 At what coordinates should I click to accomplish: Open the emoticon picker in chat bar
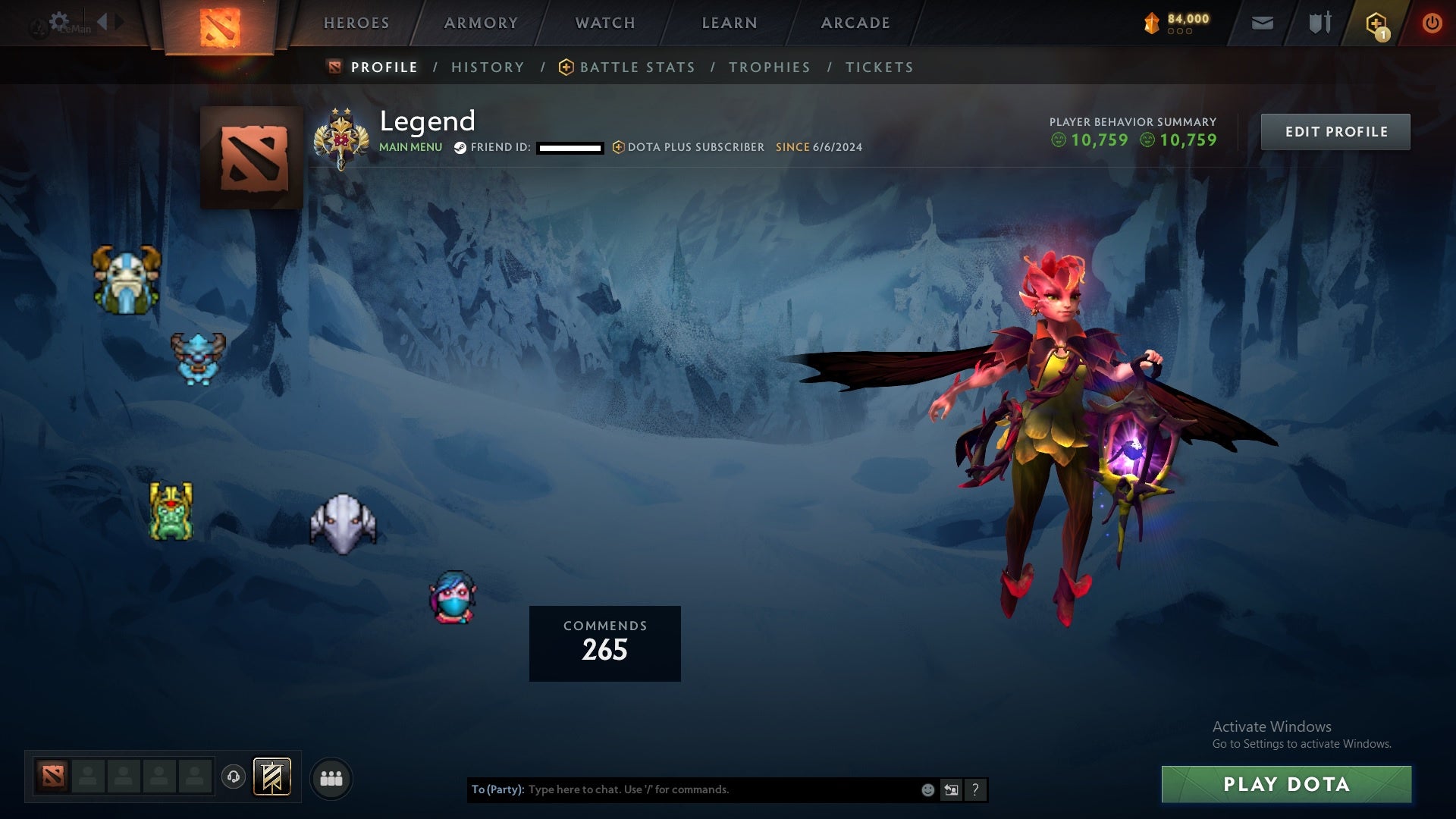click(x=927, y=789)
